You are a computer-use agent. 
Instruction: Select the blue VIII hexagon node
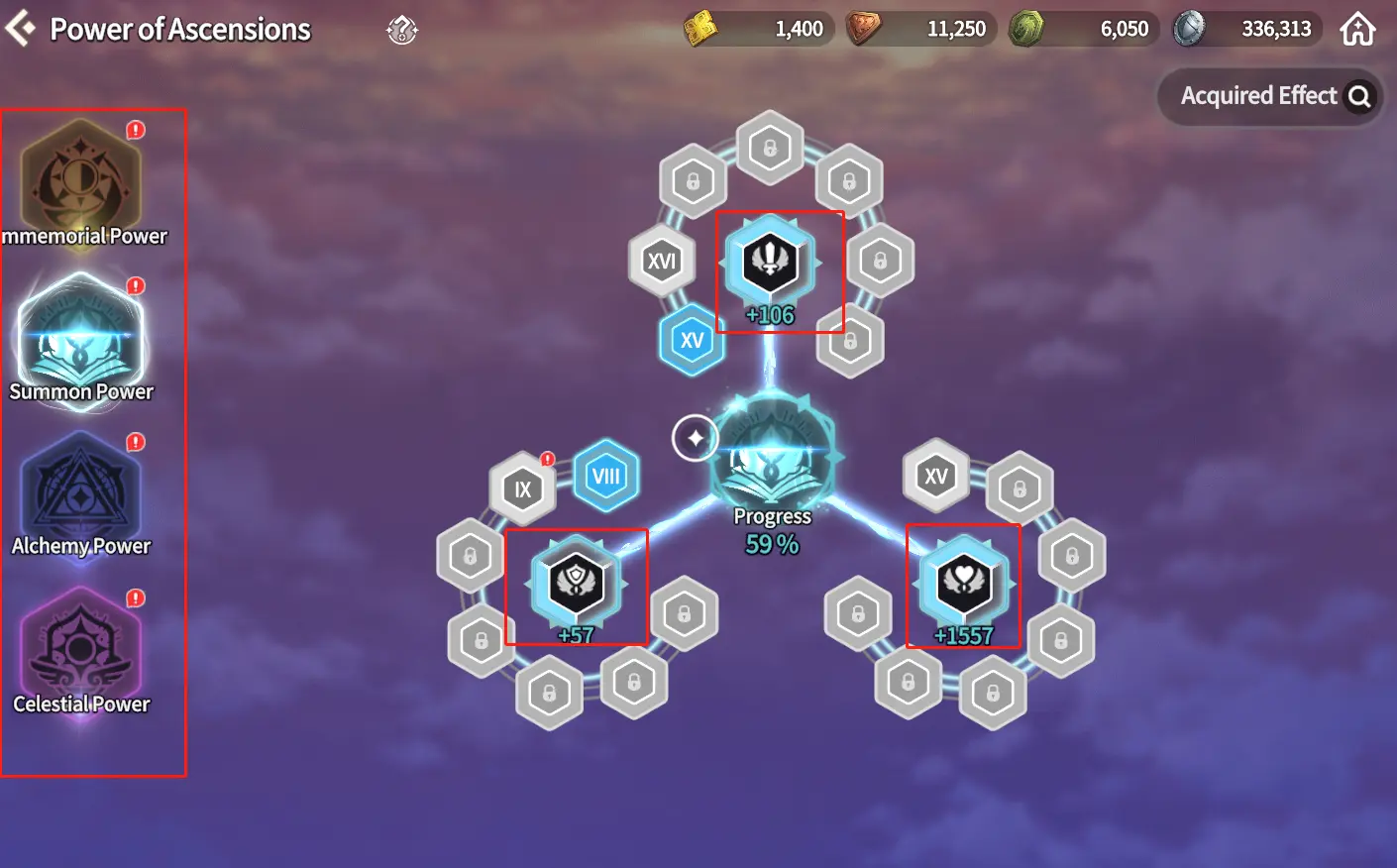[x=605, y=477]
